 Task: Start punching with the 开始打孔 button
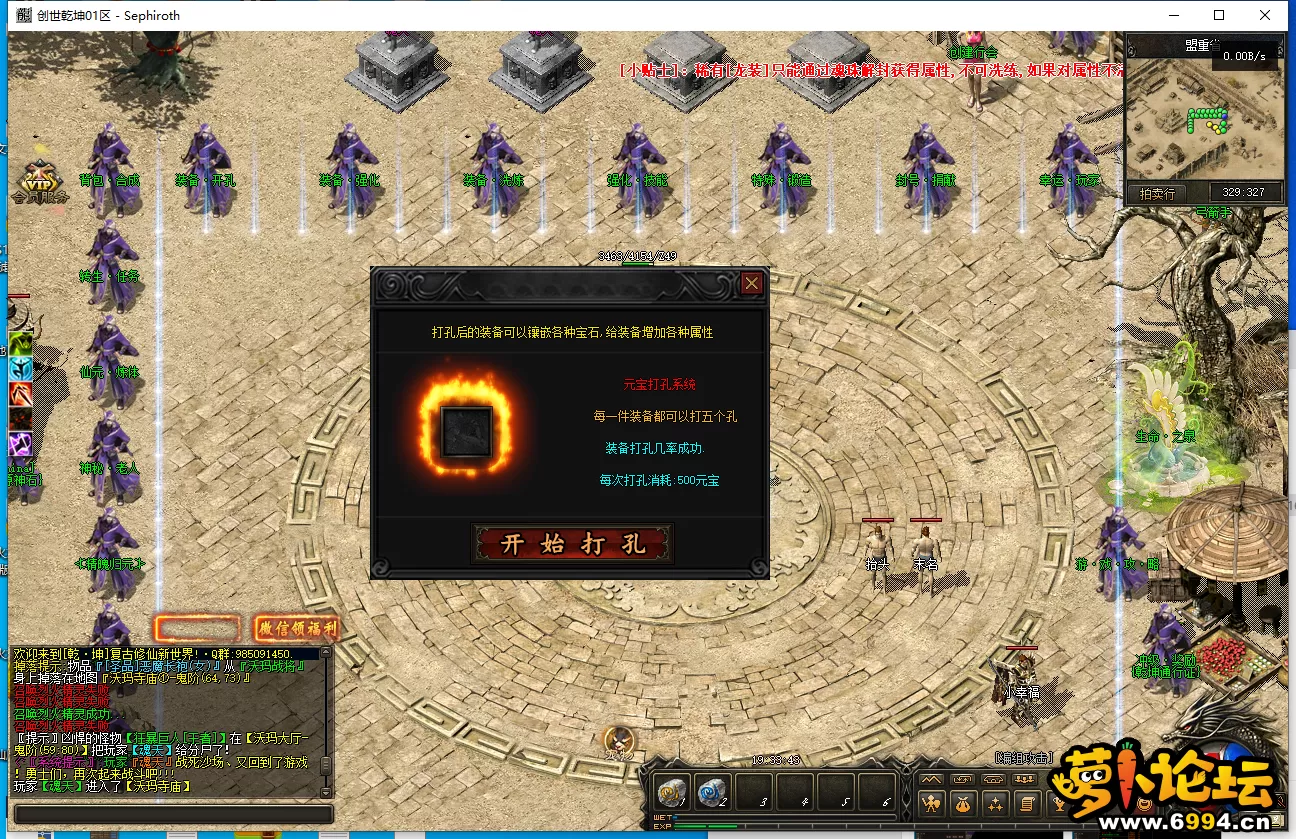click(x=572, y=544)
